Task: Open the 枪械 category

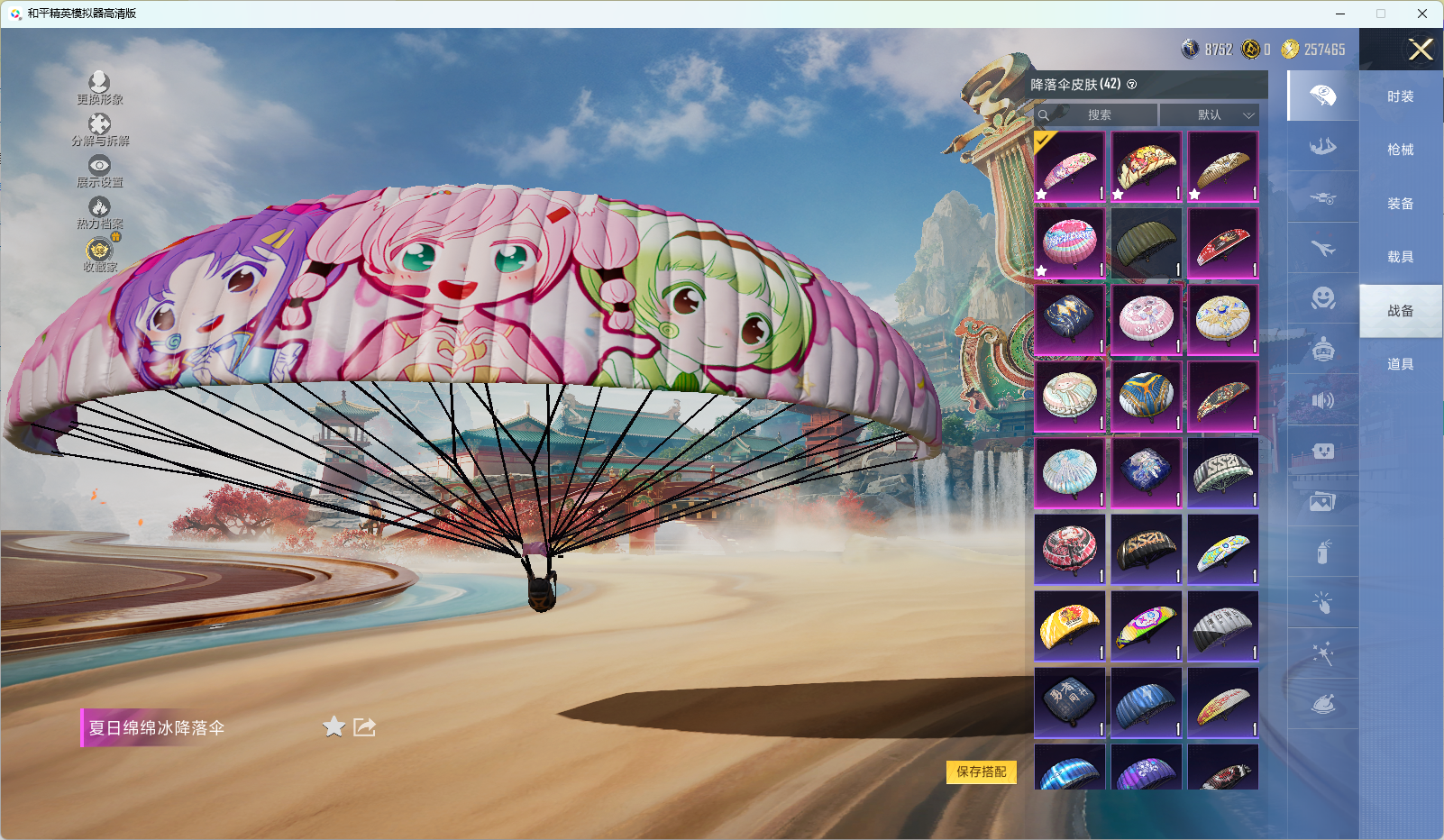Action: tap(1400, 150)
